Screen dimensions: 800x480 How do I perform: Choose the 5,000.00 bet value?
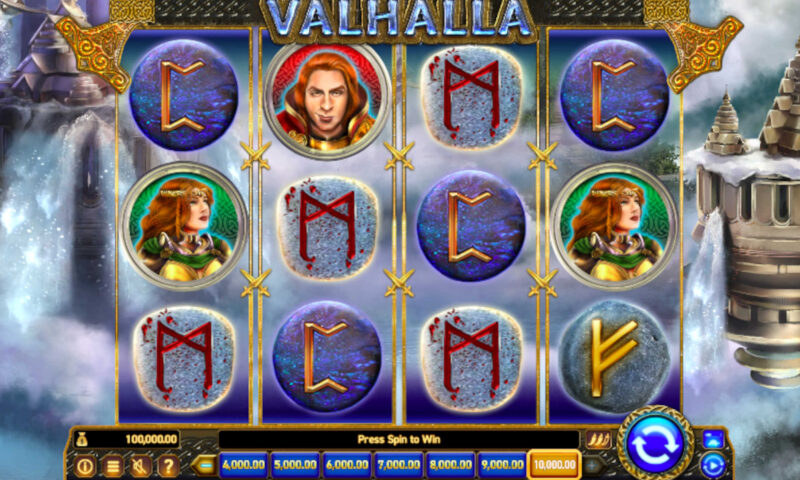pyautogui.click(x=294, y=465)
